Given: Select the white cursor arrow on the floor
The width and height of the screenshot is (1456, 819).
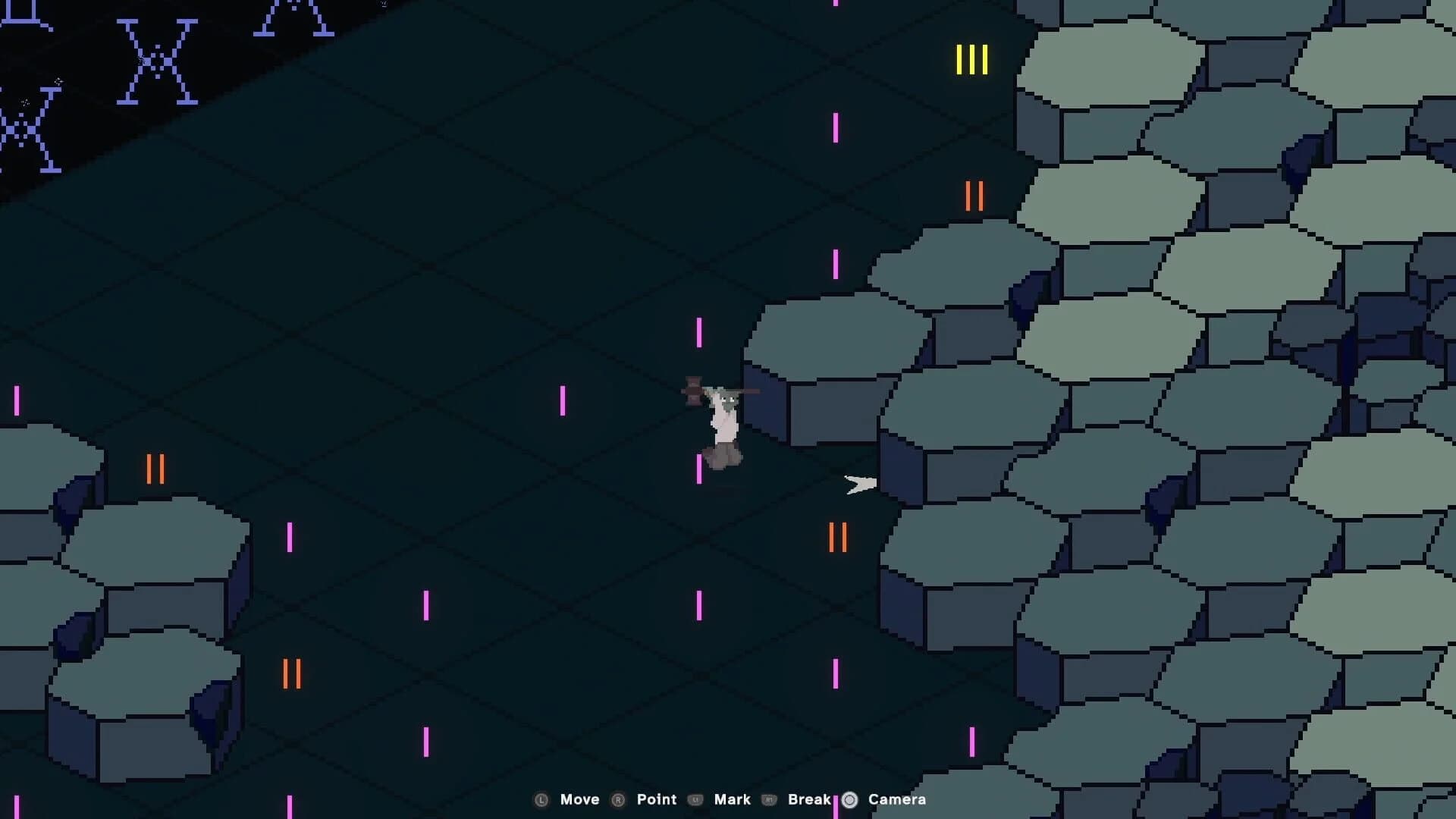Looking at the screenshot, I should click(x=861, y=484).
